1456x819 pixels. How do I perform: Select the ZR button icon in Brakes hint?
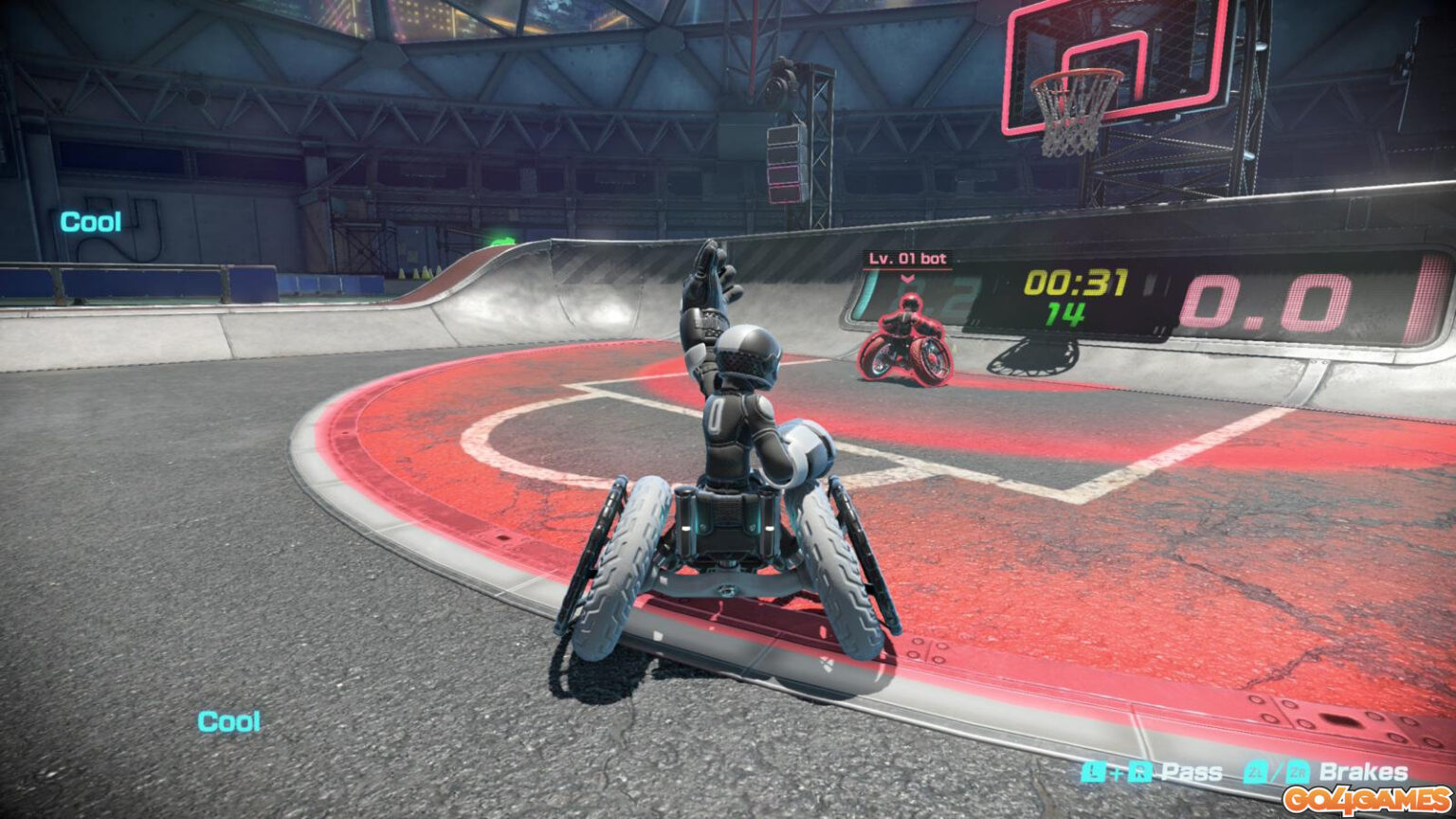pyautogui.click(x=1298, y=773)
